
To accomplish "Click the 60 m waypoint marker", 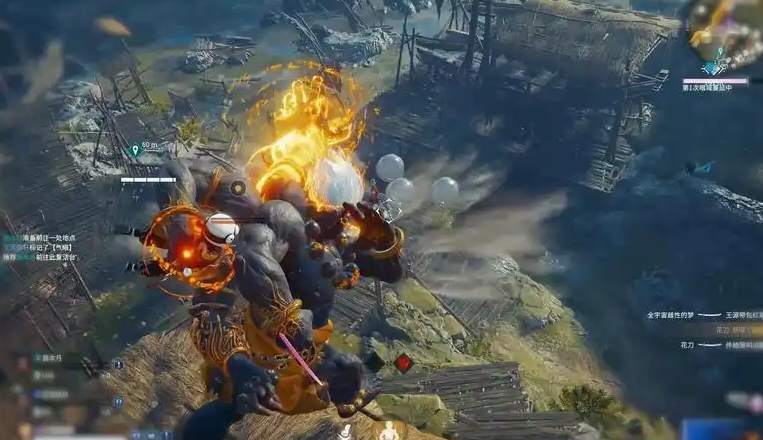I will pos(135,150).
